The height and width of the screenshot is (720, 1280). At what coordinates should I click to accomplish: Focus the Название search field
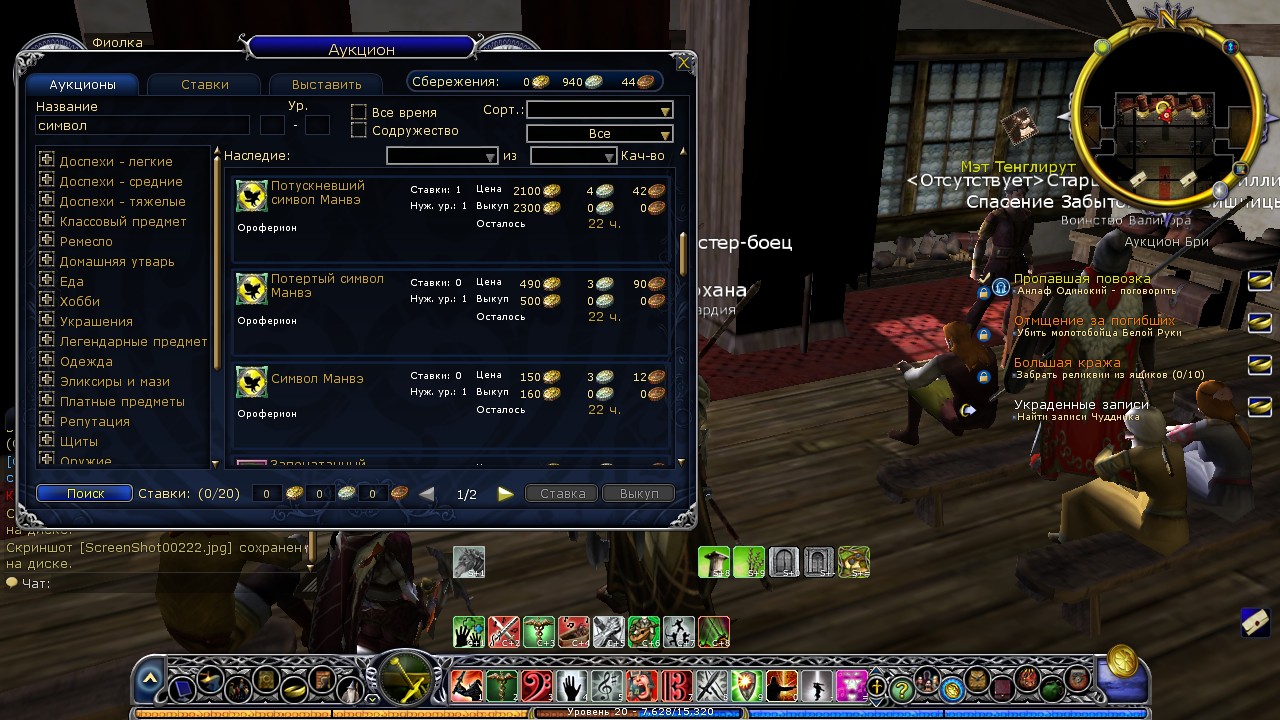pos(142,126)
